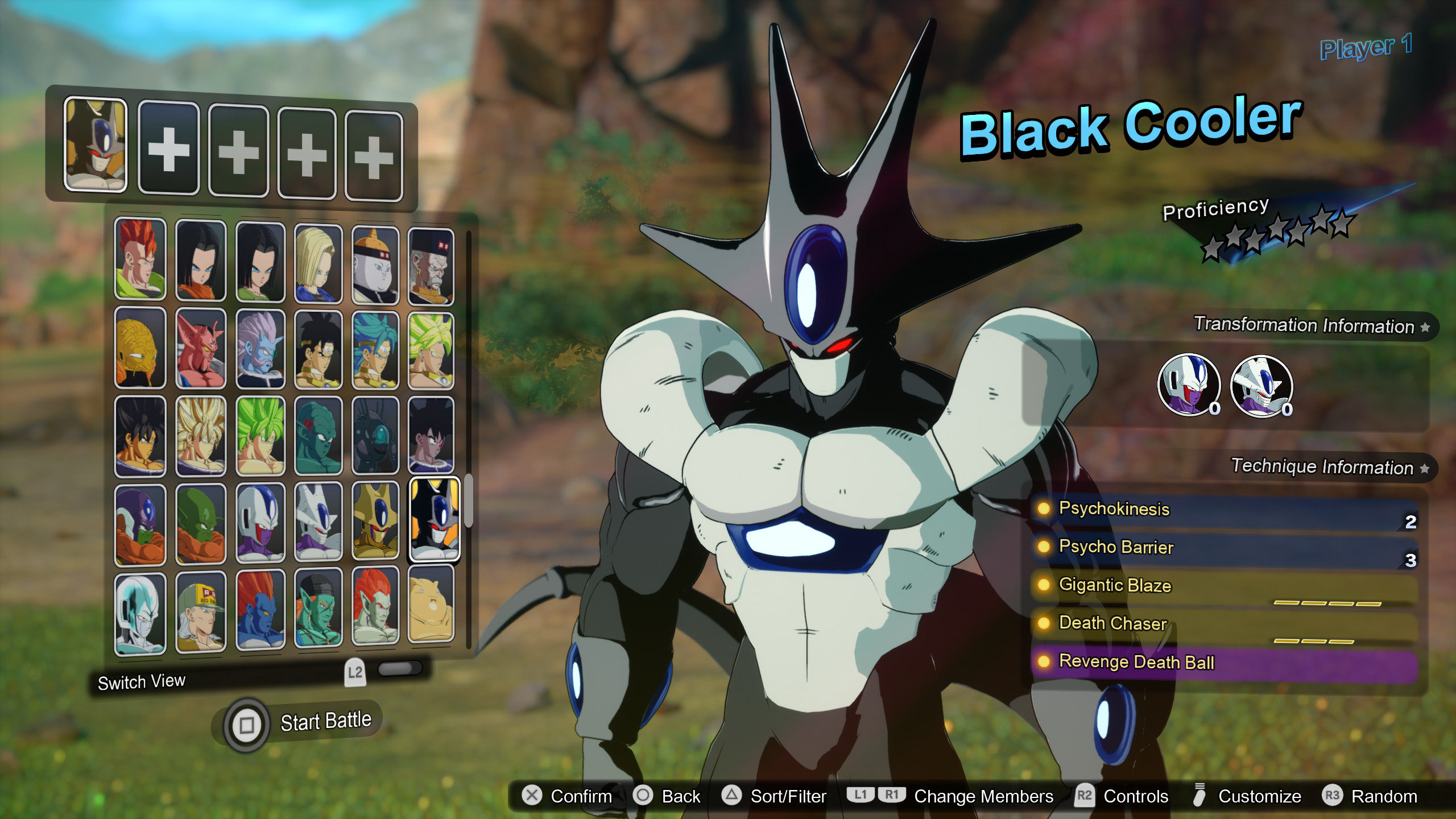Click an empty plus team slot
The height and width of the screenshot is (819, 1456).
pyautogui.click(x=168, y=149)
